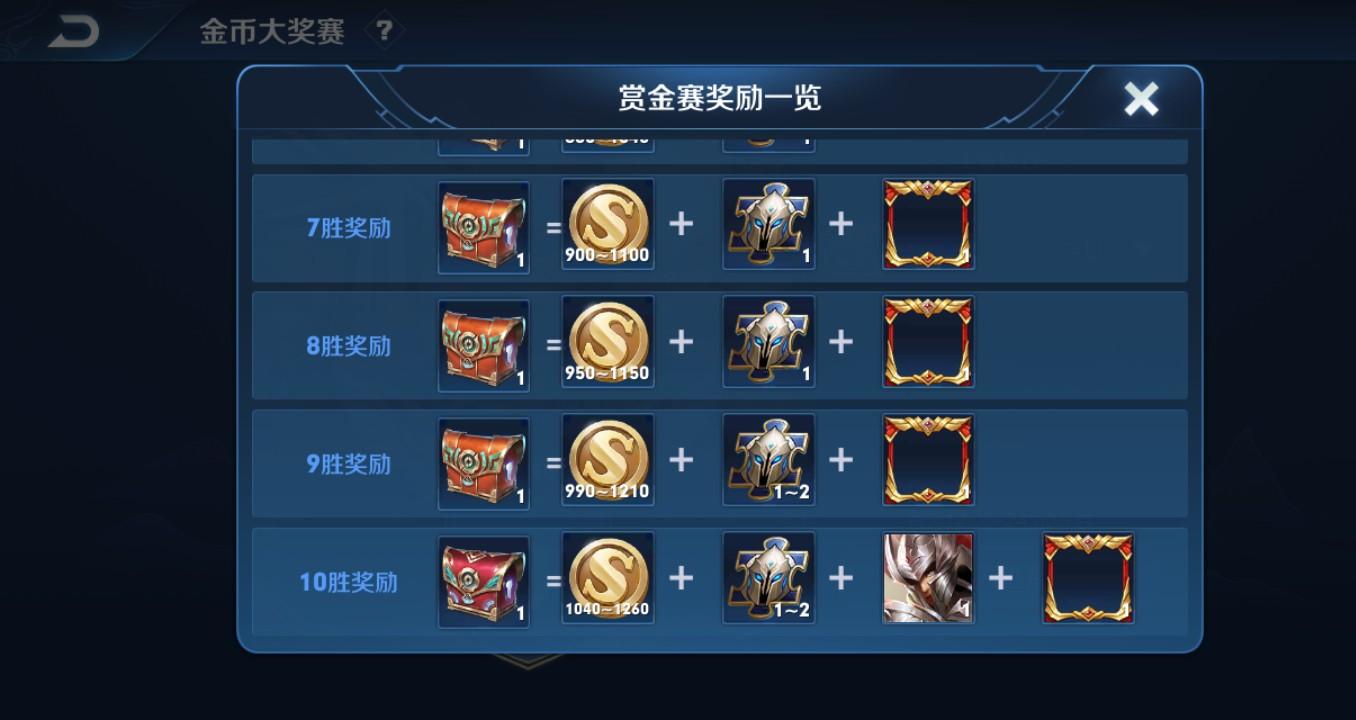The height and width of the screenshot is (720, 1356).
Task: Select the fragment icon marked 1~2 in 9胜 row
Action: click(x=768, y=459)
